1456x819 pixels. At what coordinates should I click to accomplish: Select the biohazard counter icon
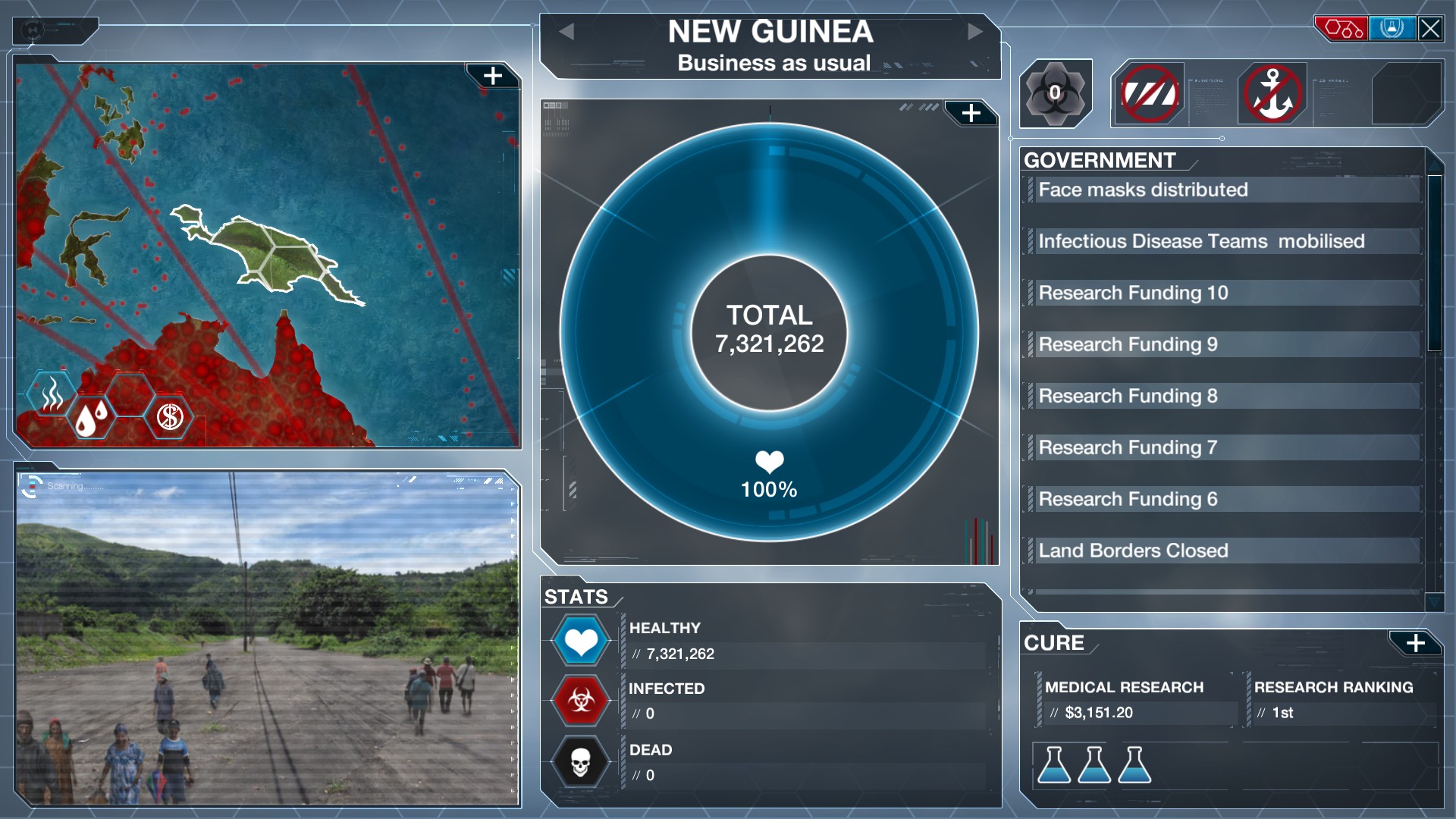pyautogui.click(x=1055, y=94)
